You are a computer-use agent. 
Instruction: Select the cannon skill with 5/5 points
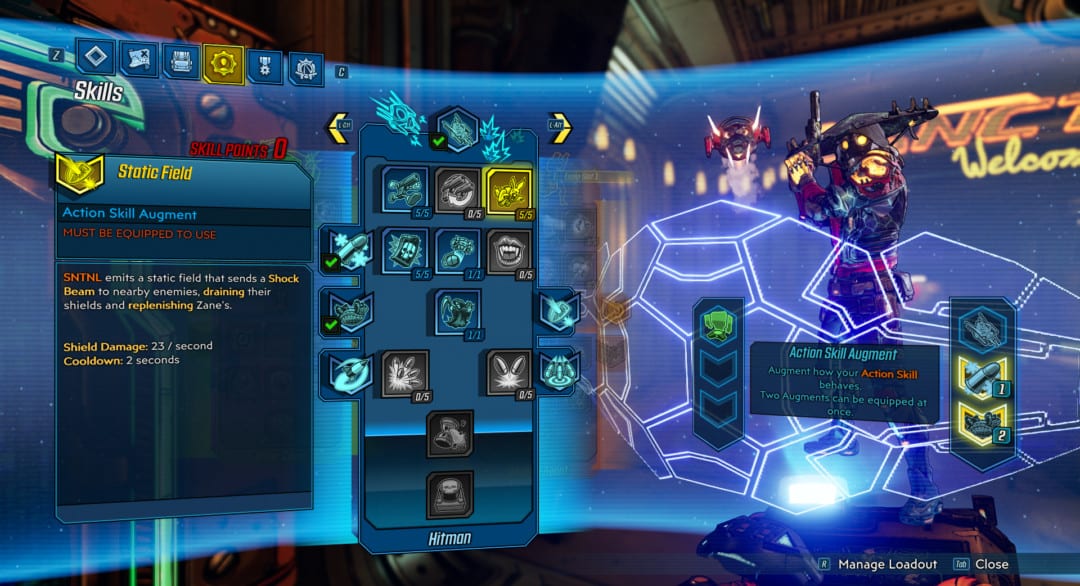pyautogui.click(x=405, y=188)
